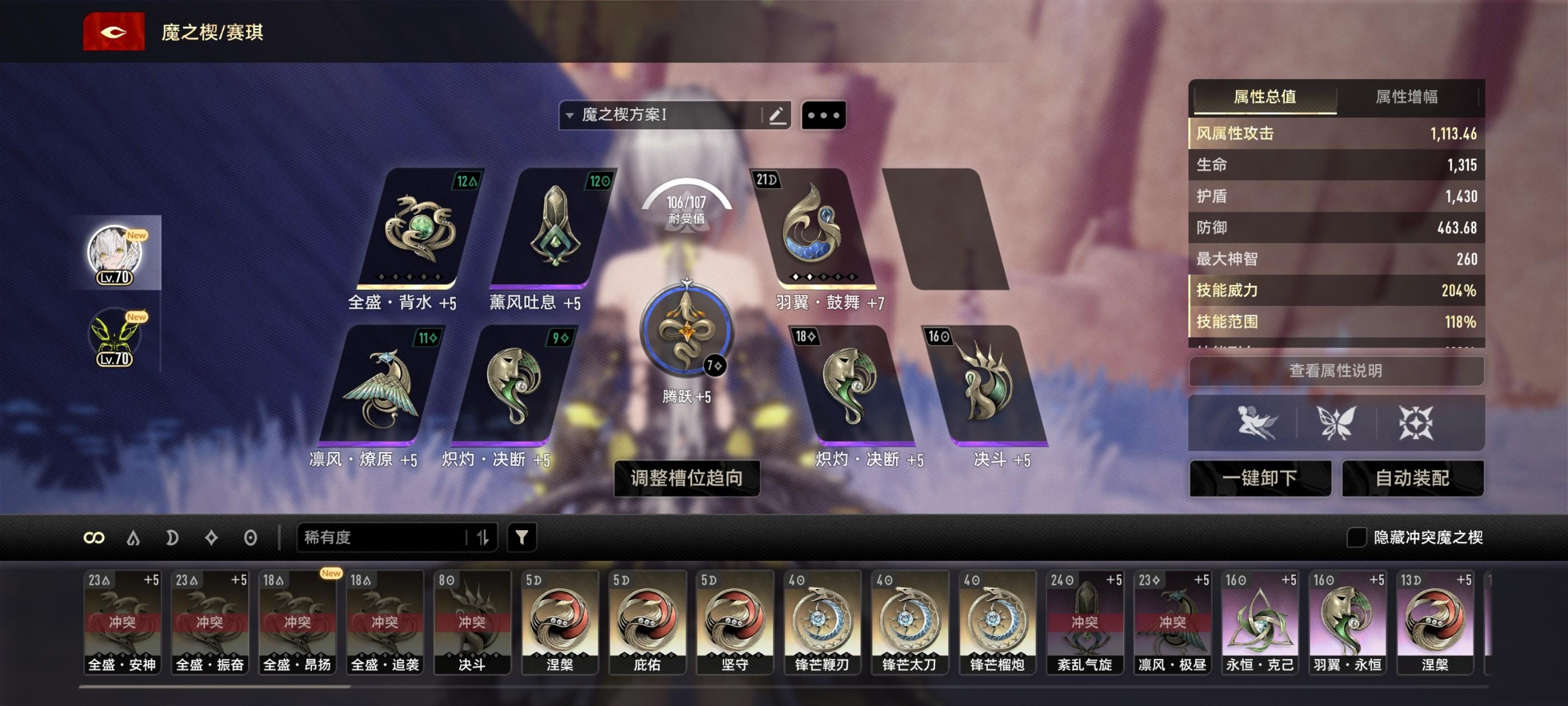This screenshot has width=1568, height=706.
Task: Open 查看属性说明 attribute details
Action: (1336, 370)
